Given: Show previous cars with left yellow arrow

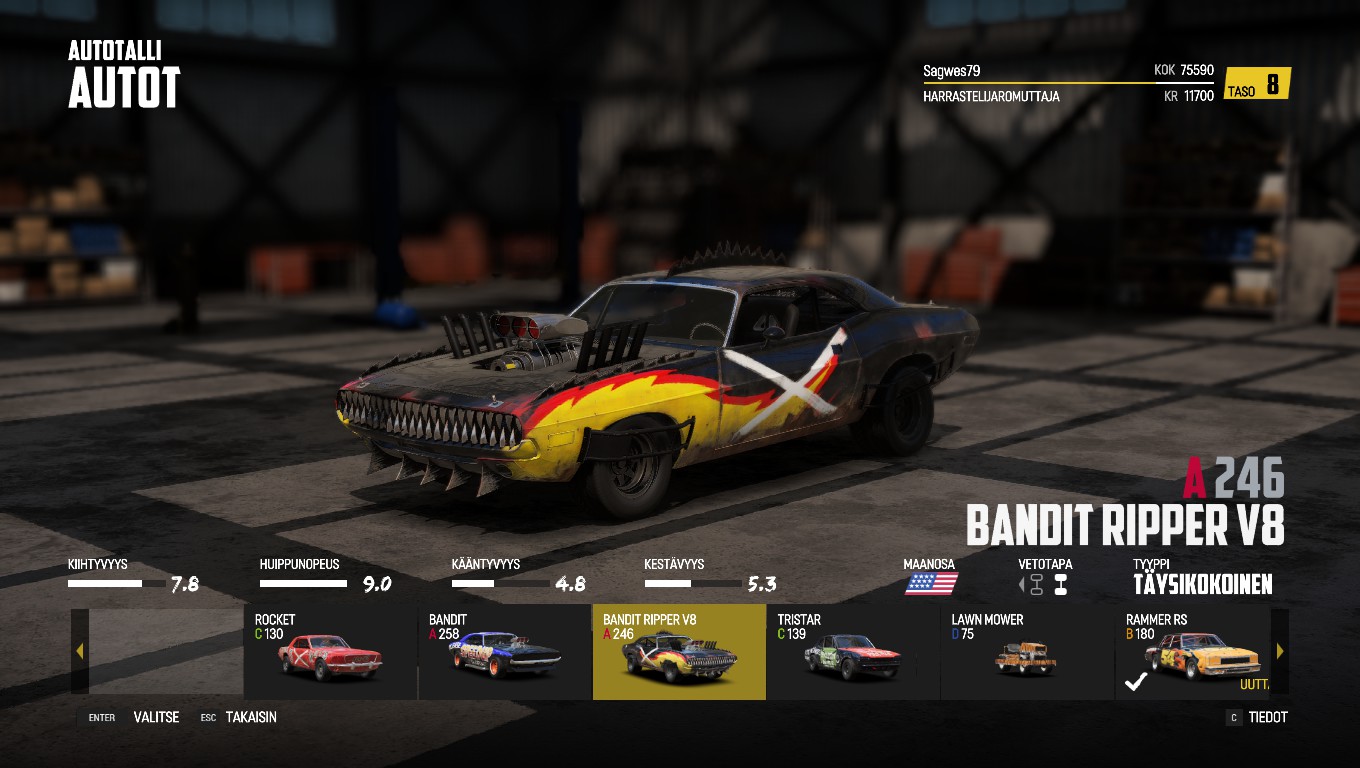Looking at the screenshot, I should click(80, 652).
